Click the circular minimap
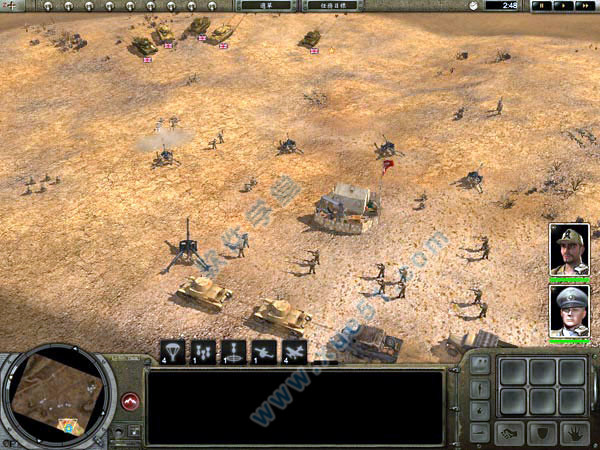Viewport: 600px width, 450px height. point(57,393)
